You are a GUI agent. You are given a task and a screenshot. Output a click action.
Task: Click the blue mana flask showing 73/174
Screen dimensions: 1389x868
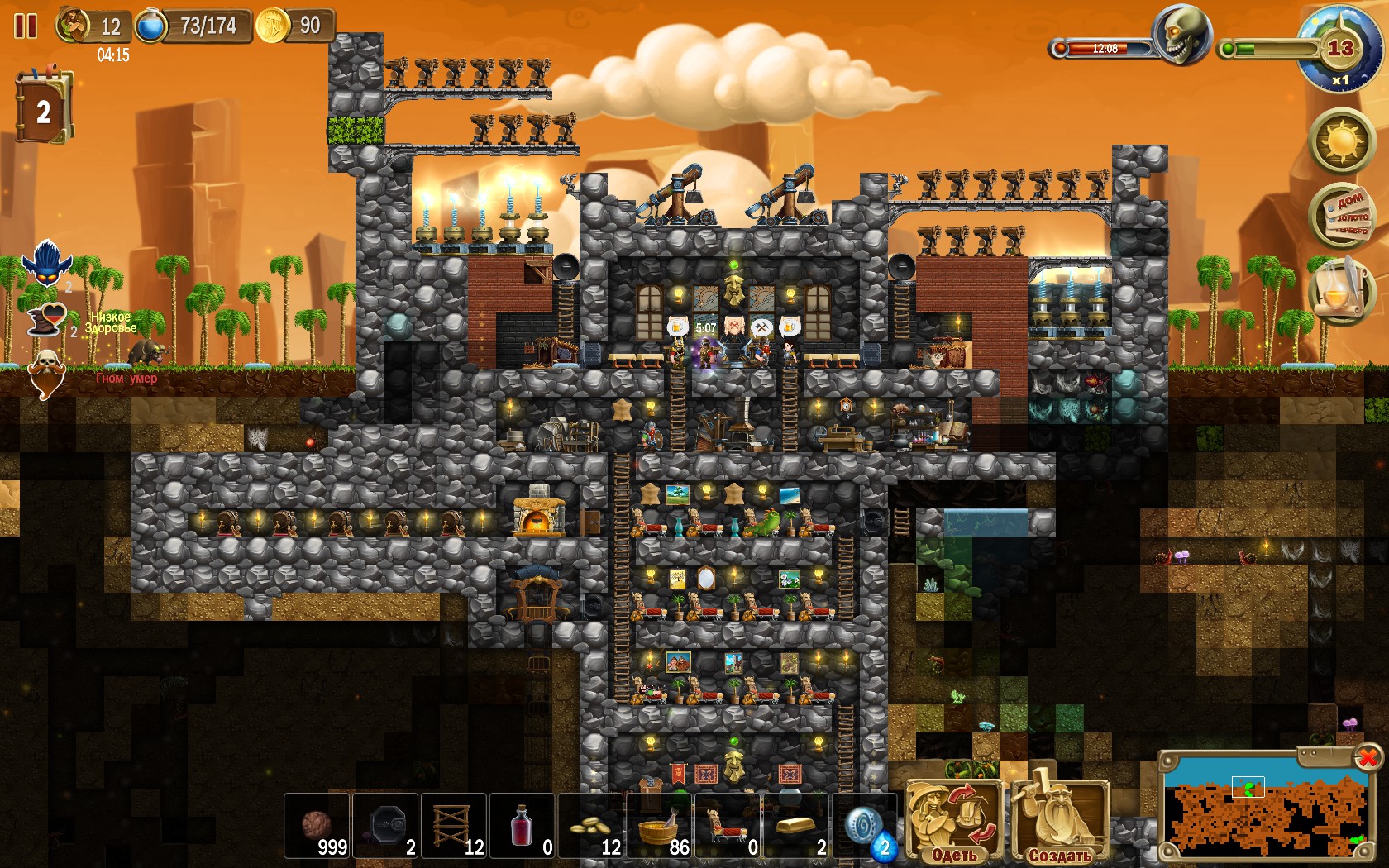(151, 26)
